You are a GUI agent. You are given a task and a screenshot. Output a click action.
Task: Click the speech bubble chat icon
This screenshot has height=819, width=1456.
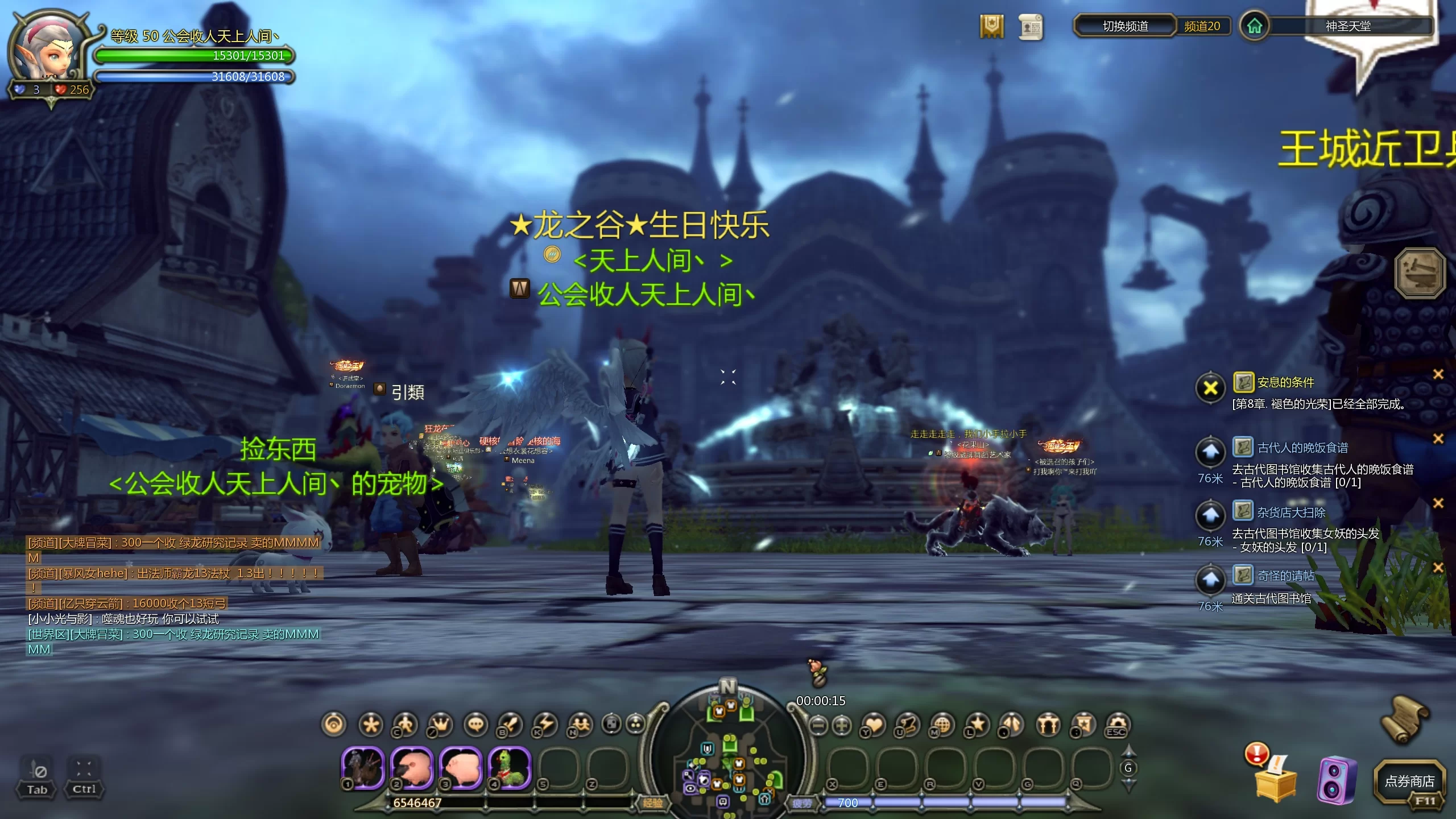(476, 725)
